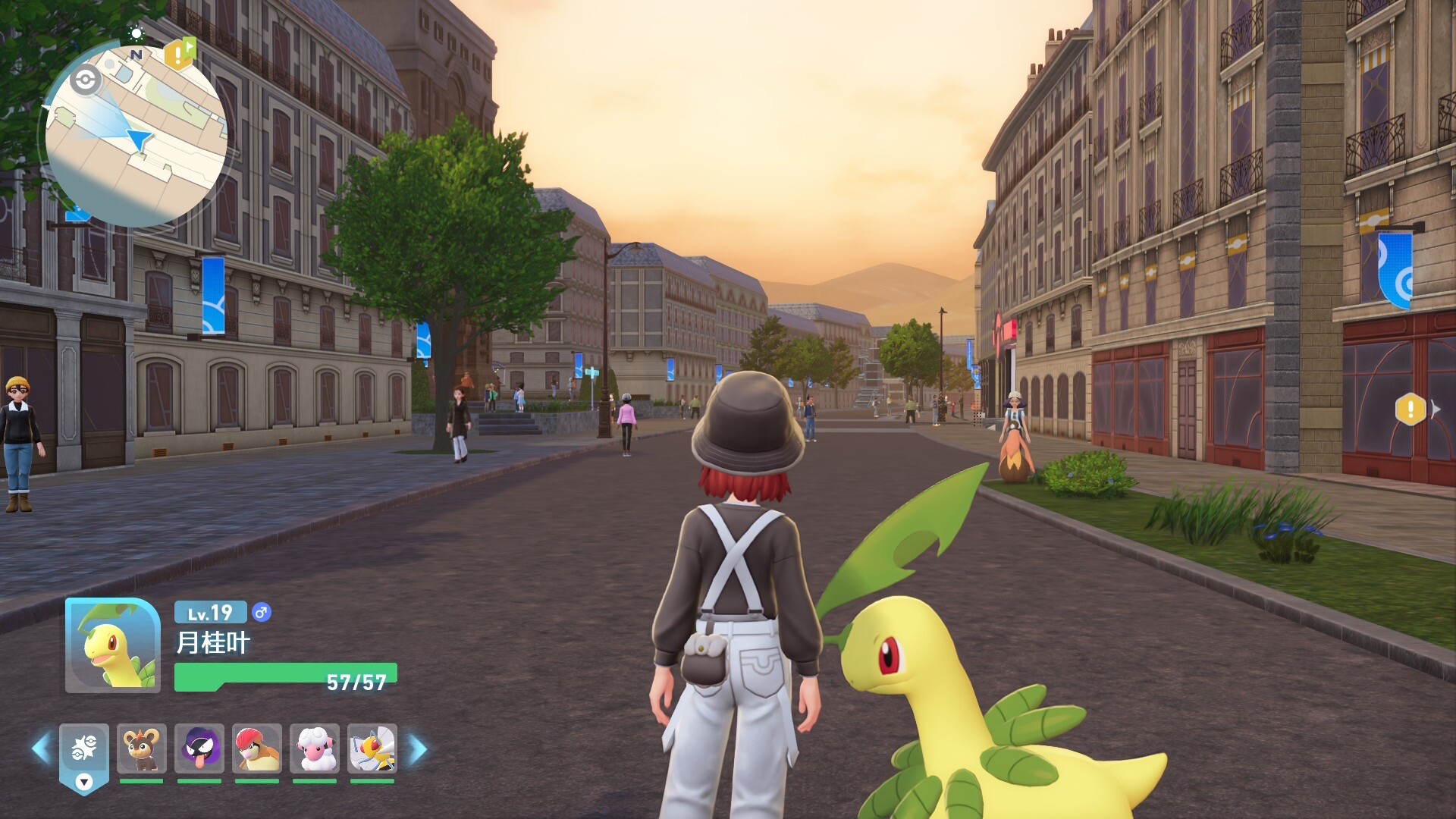Select the active Bayleef portrait
Viewport: 1456px width, 819px height.
[x=112, y=645]
